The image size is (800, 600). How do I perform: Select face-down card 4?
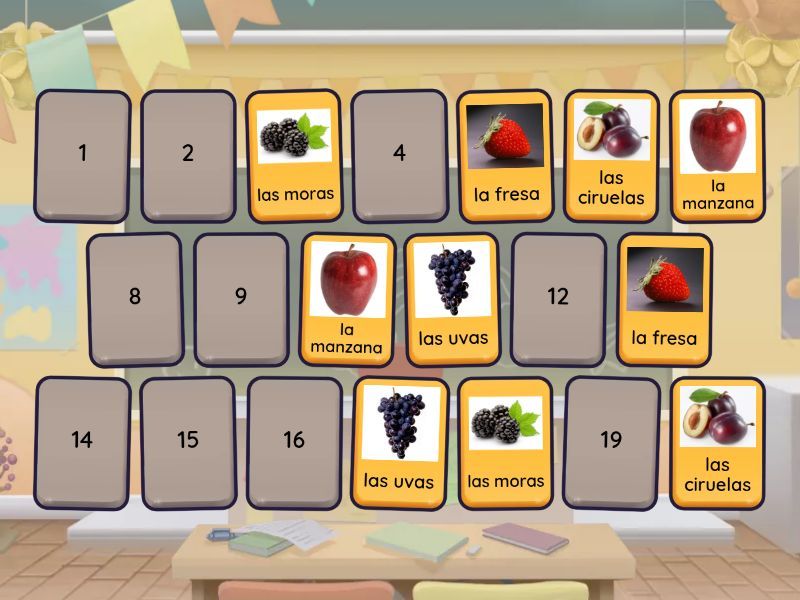tap(400, 155)
